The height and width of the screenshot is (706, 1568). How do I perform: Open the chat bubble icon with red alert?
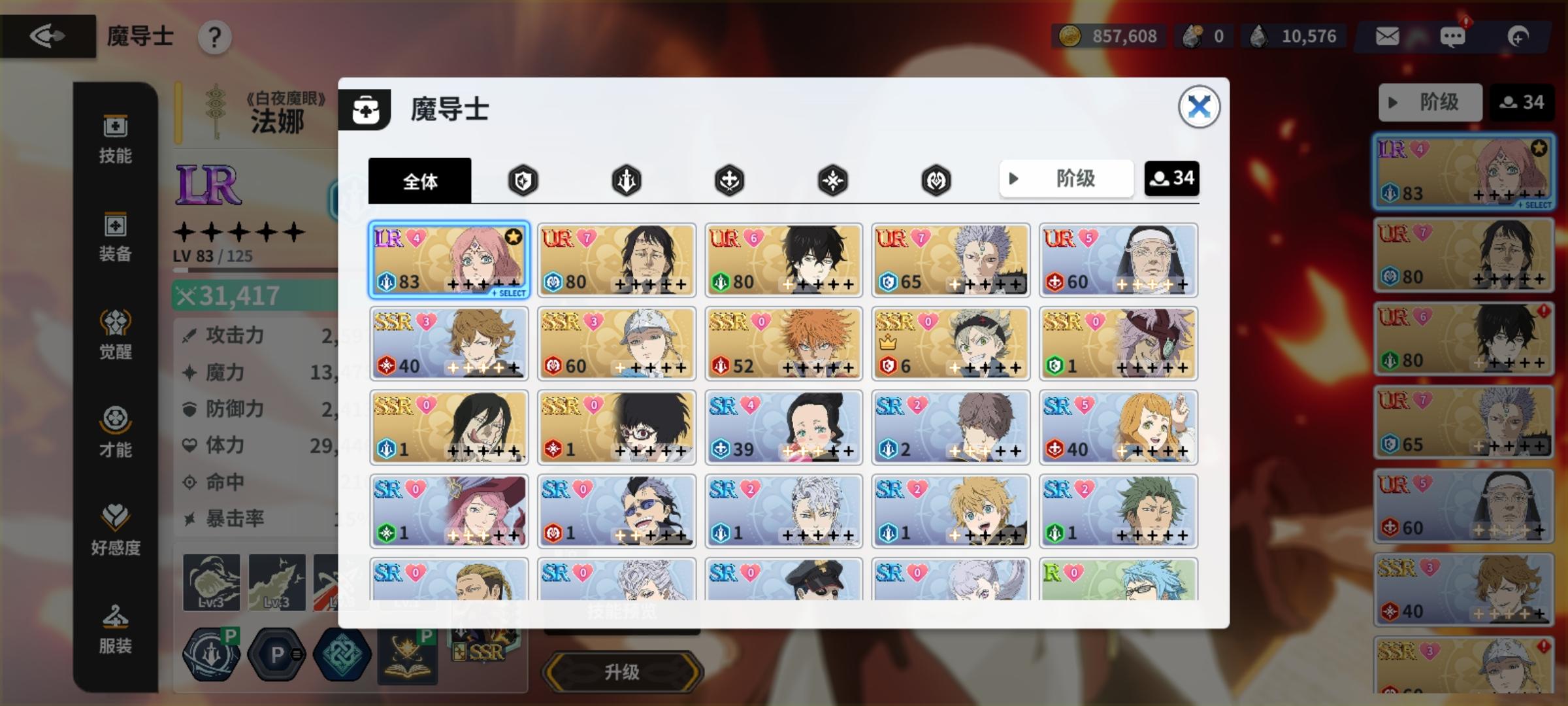1453,36
